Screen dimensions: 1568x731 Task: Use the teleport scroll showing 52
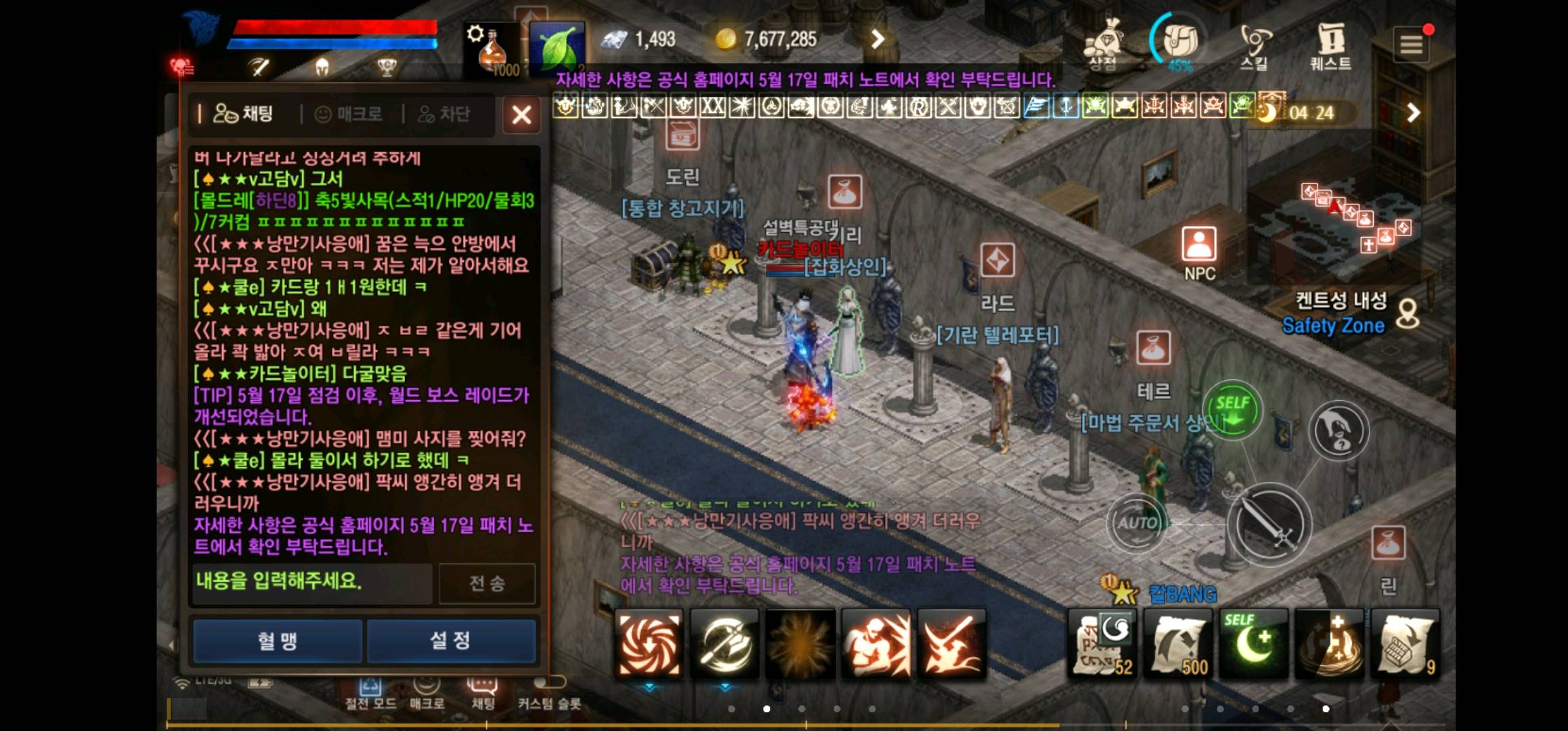point(1104,644)
